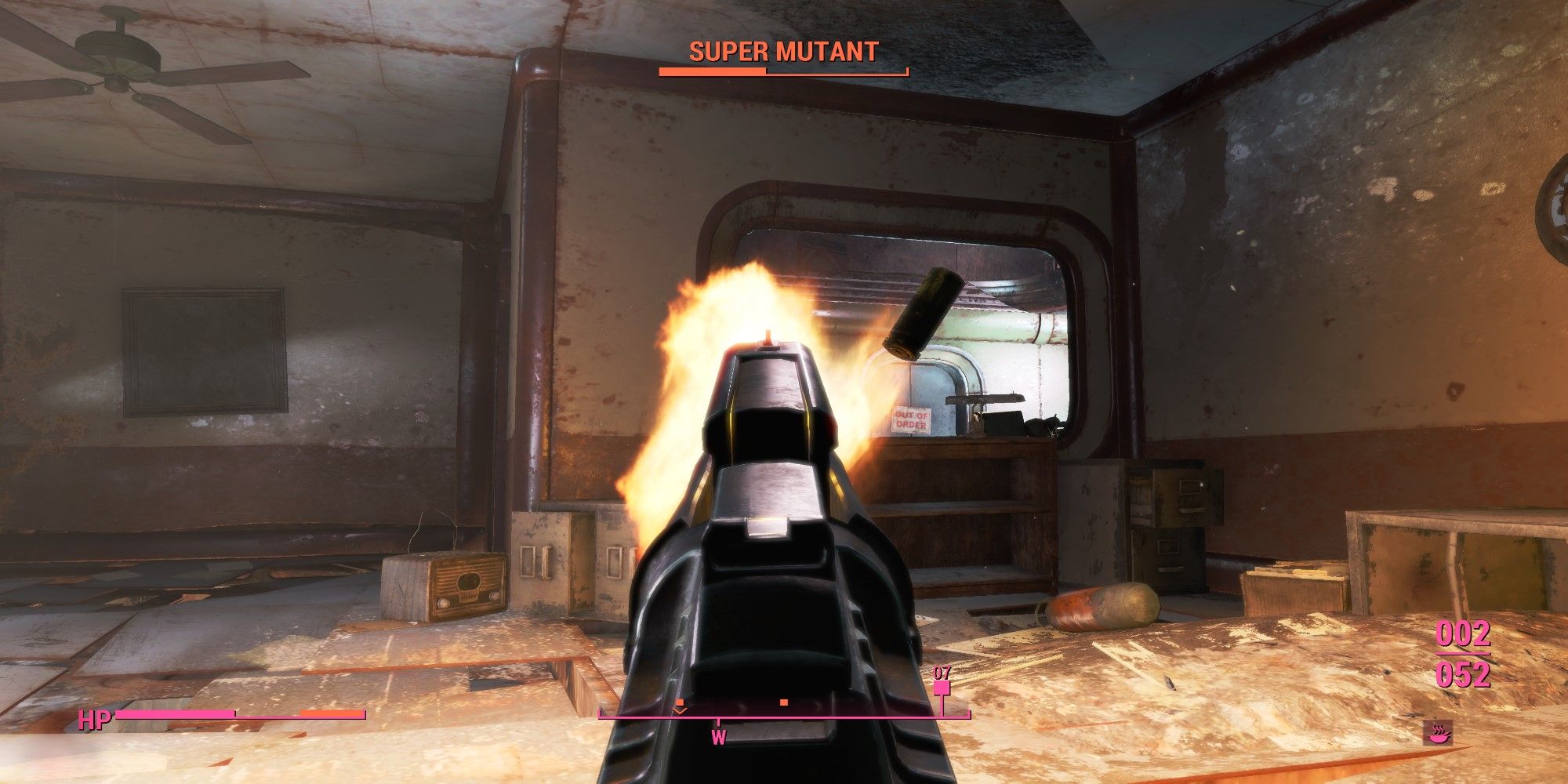This screenshot has width=1568, height=784.
Task: Select the grenade indicator above the AP bar
Action: pos(942,688)
